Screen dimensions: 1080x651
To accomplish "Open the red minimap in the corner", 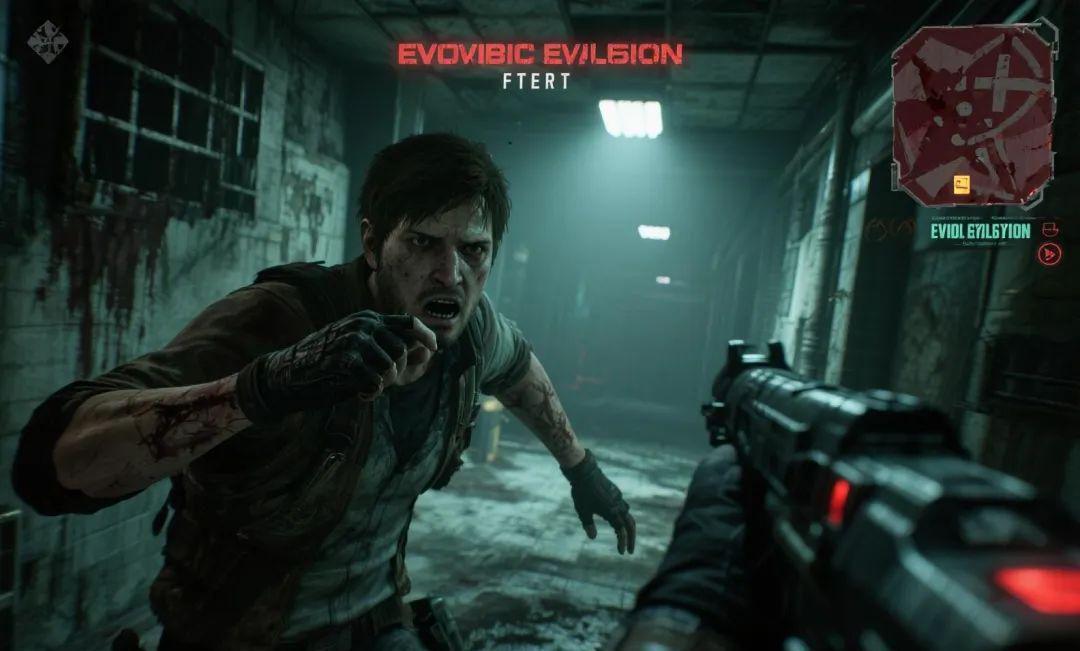I will pos(972,113).
